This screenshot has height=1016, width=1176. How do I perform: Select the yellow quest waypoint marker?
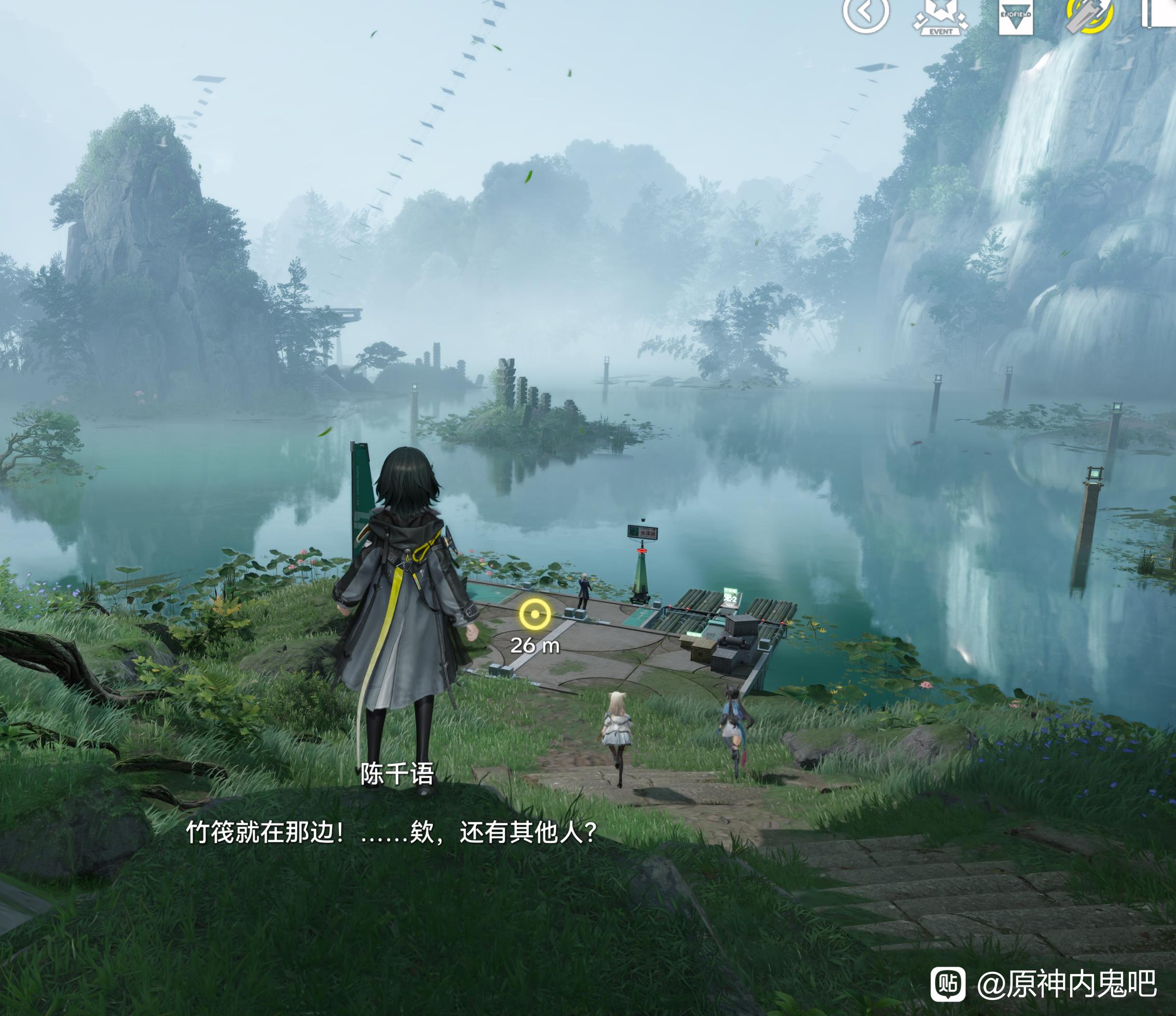tap(535, 614)
